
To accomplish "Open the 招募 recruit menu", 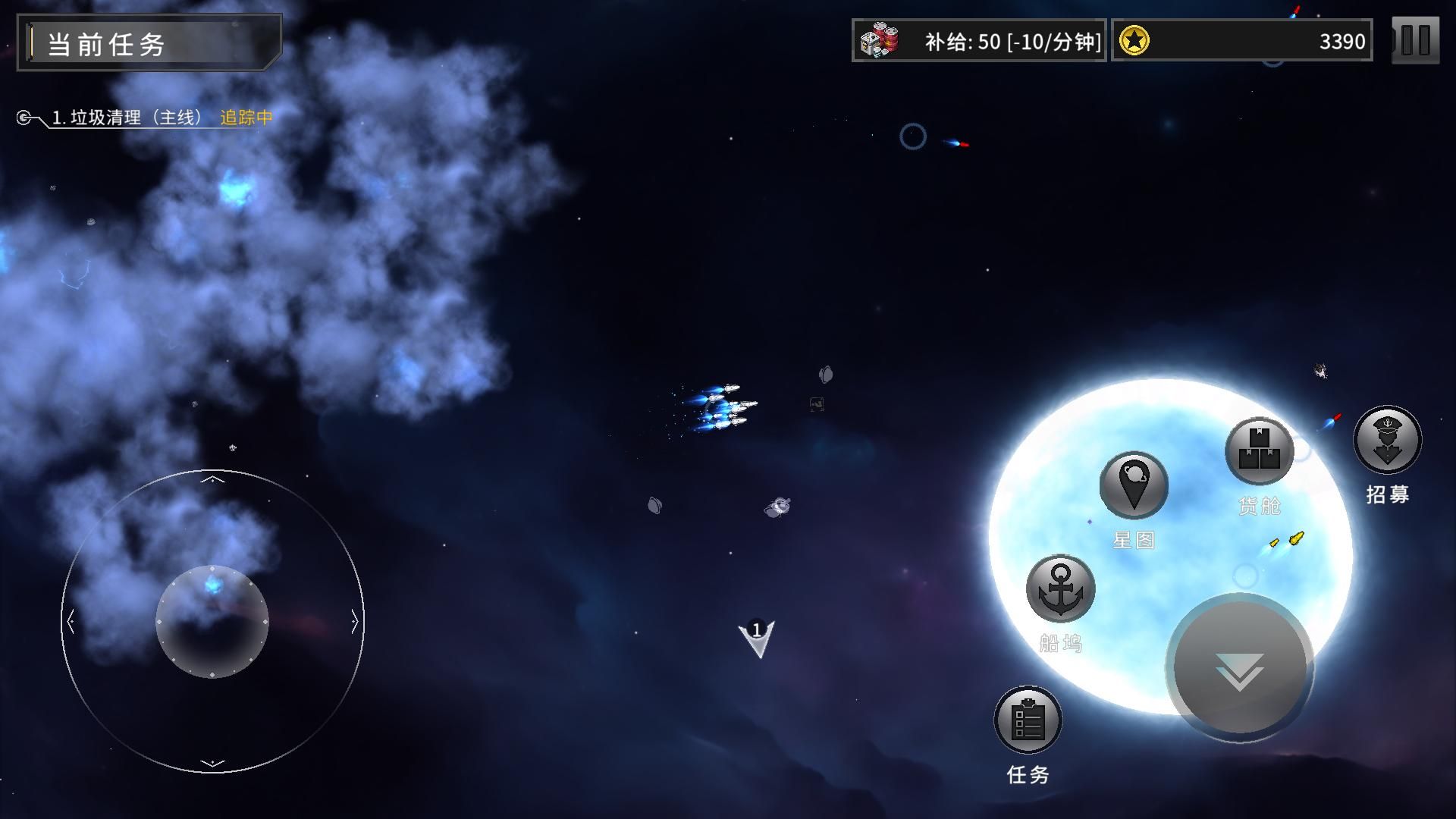I will pos(1388,441).
